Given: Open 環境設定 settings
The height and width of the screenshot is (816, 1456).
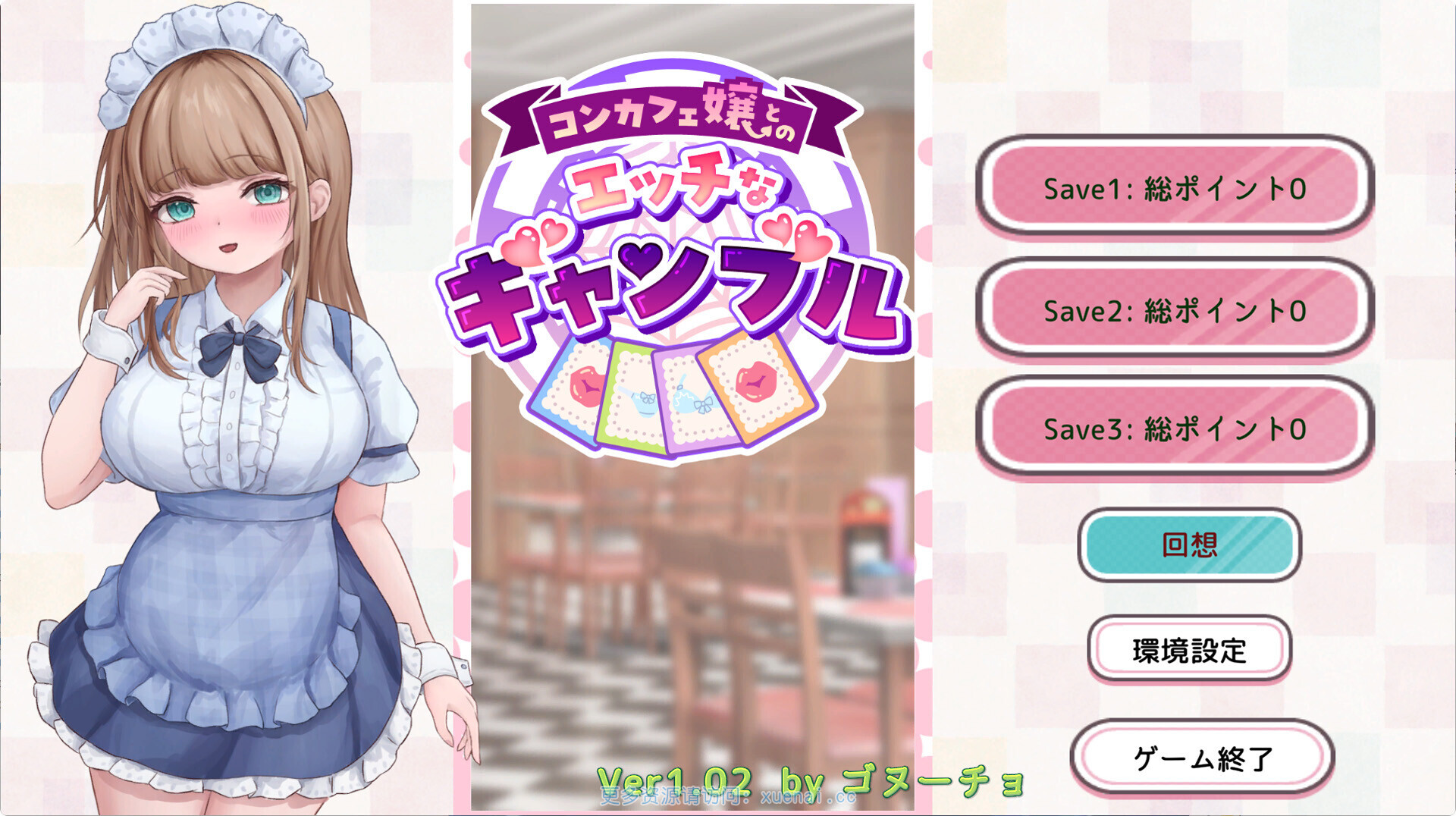Looking at the screenshot, I should click(x=1189, y=650).
